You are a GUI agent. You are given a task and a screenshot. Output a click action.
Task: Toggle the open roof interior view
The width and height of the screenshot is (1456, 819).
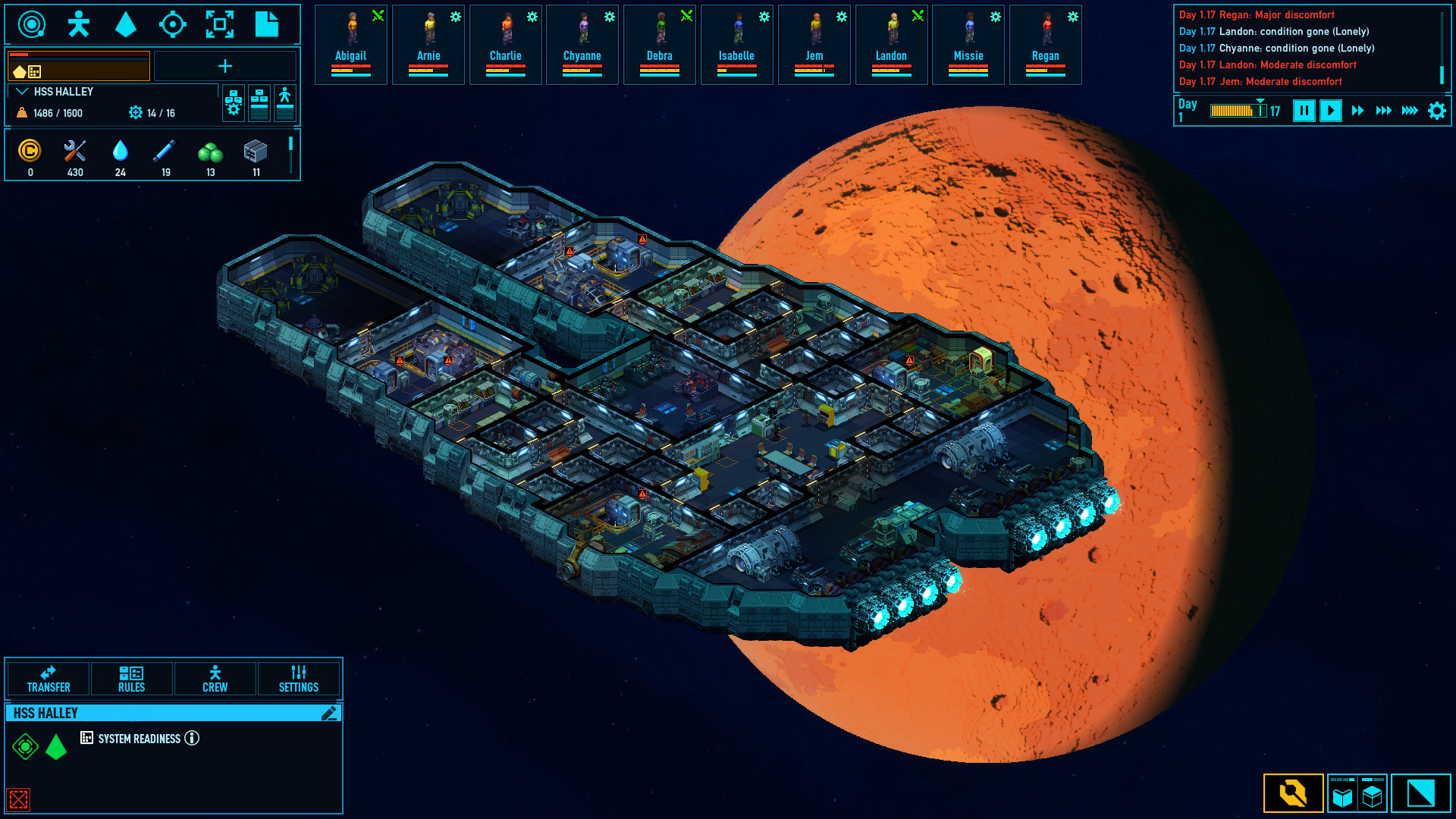1342,794
